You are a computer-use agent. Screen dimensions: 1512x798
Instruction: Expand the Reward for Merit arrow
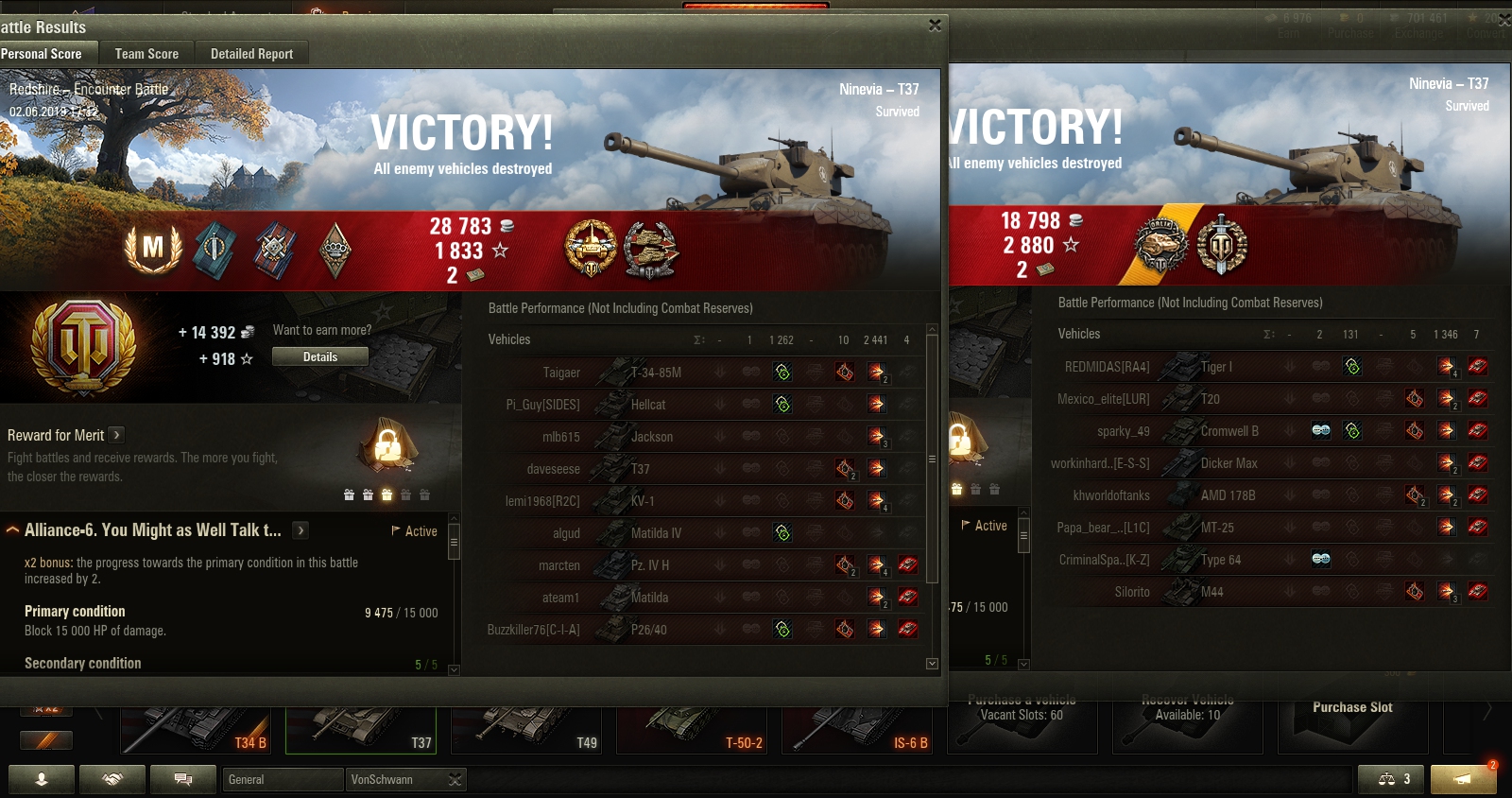coord(116,435)
